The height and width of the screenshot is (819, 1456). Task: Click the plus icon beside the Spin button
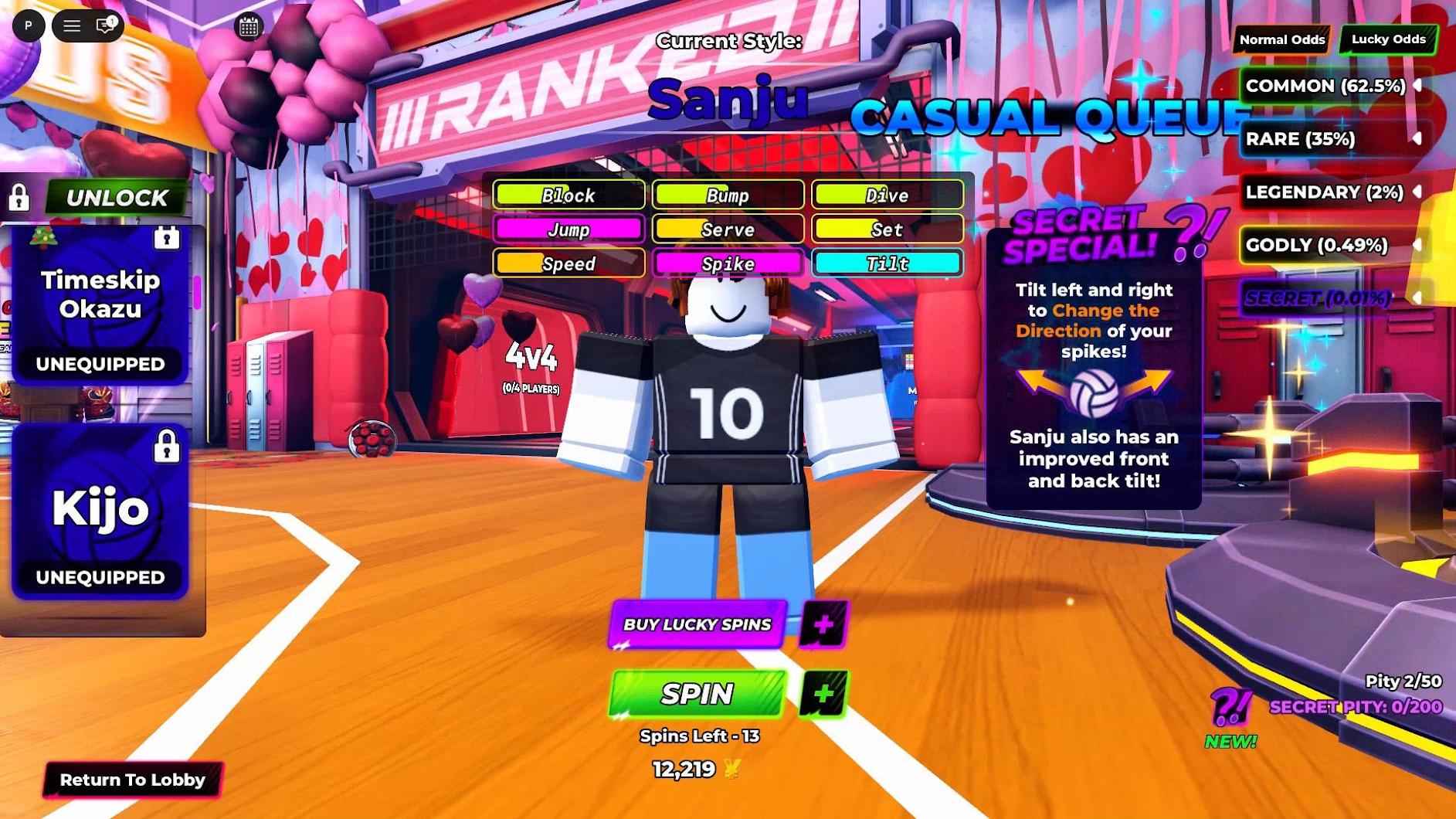[x=821, y=695]
